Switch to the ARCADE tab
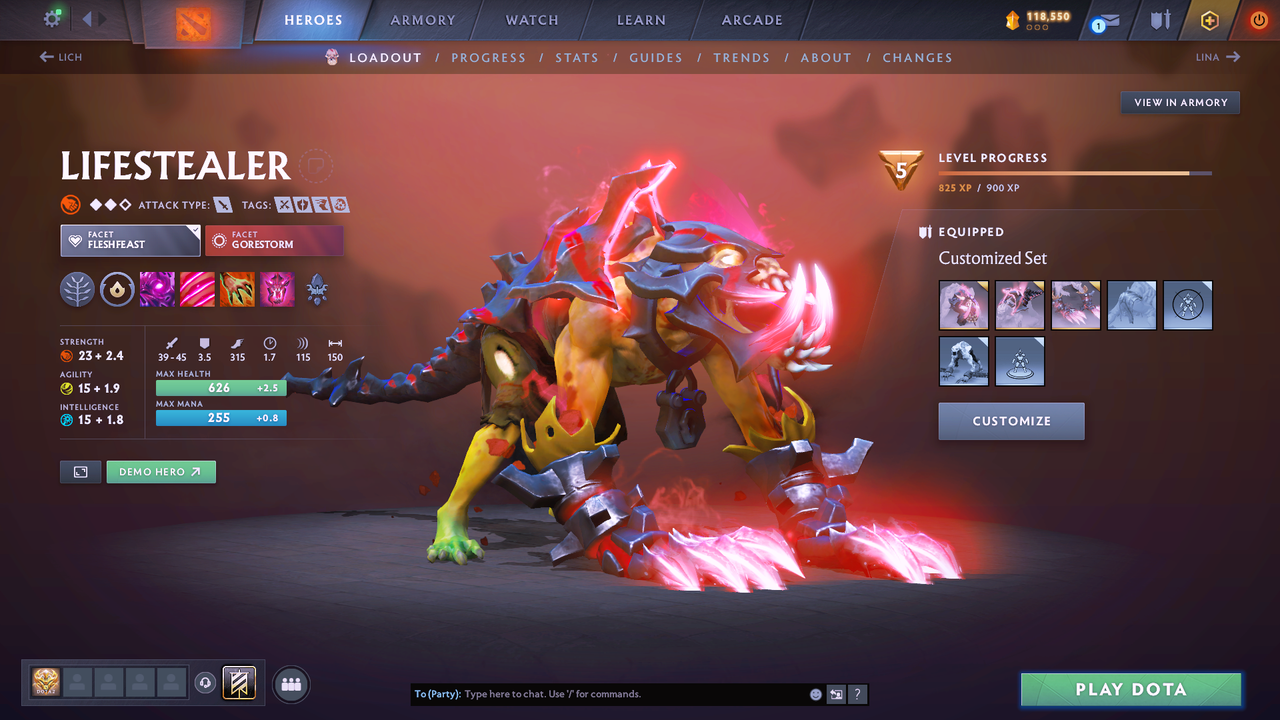The height and width of the screenshot is (720, 1280). (x=751, y=20)
